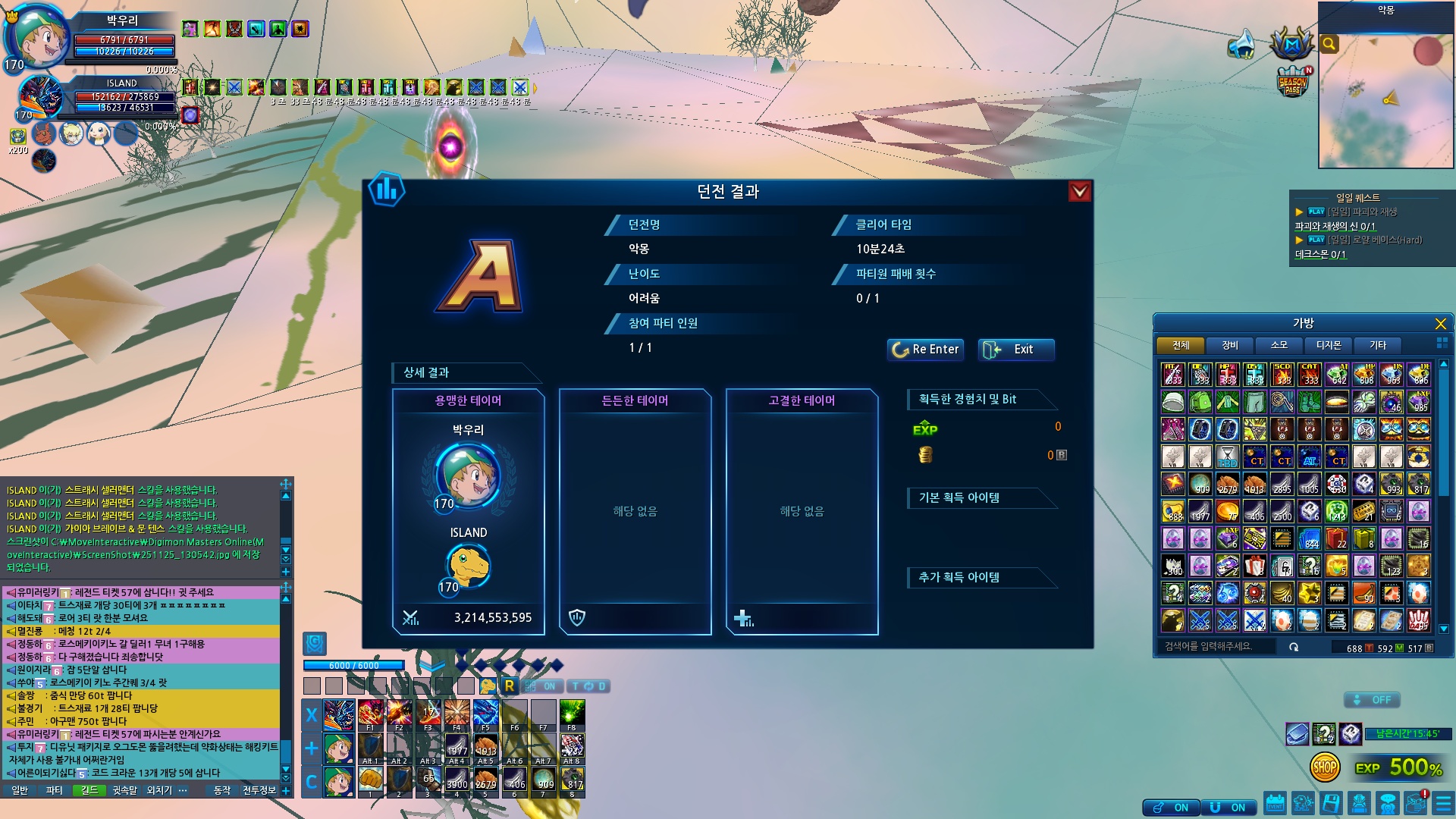Open the EVENT calendar menu icon
This screenshot has height=819, width=1456.
pyautogui.click(x=1275, y=803)
